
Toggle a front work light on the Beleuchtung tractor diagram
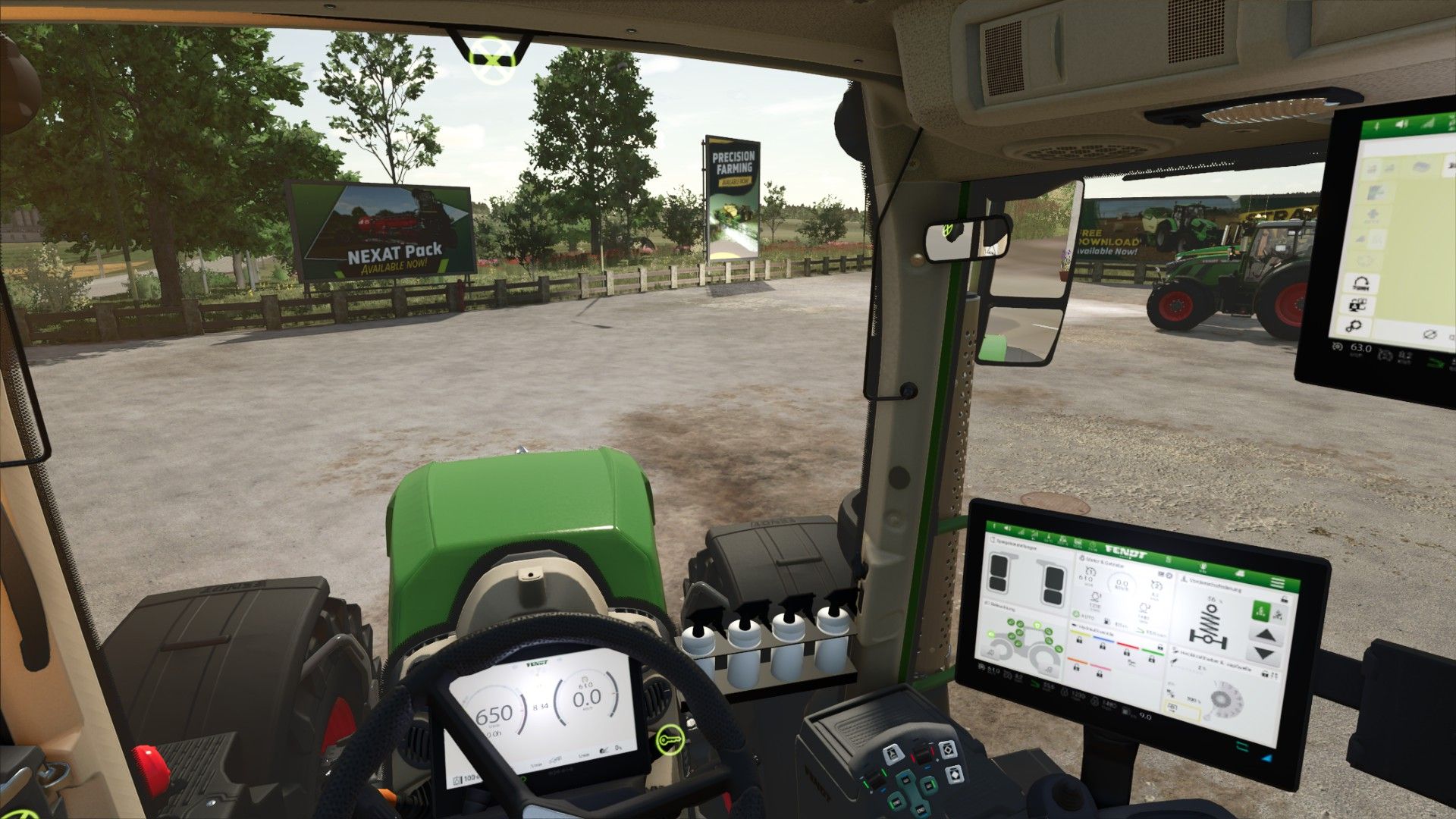[992, 634]
